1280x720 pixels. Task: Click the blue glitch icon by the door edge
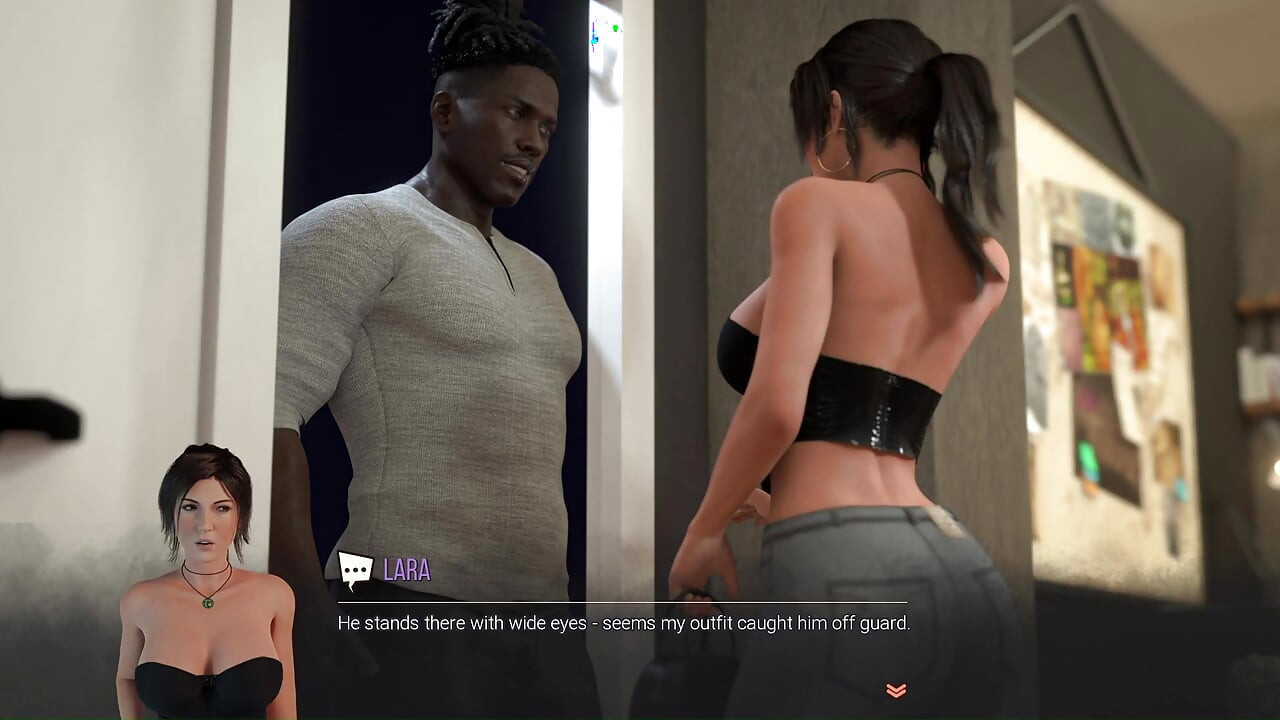[x=594, y=38]
